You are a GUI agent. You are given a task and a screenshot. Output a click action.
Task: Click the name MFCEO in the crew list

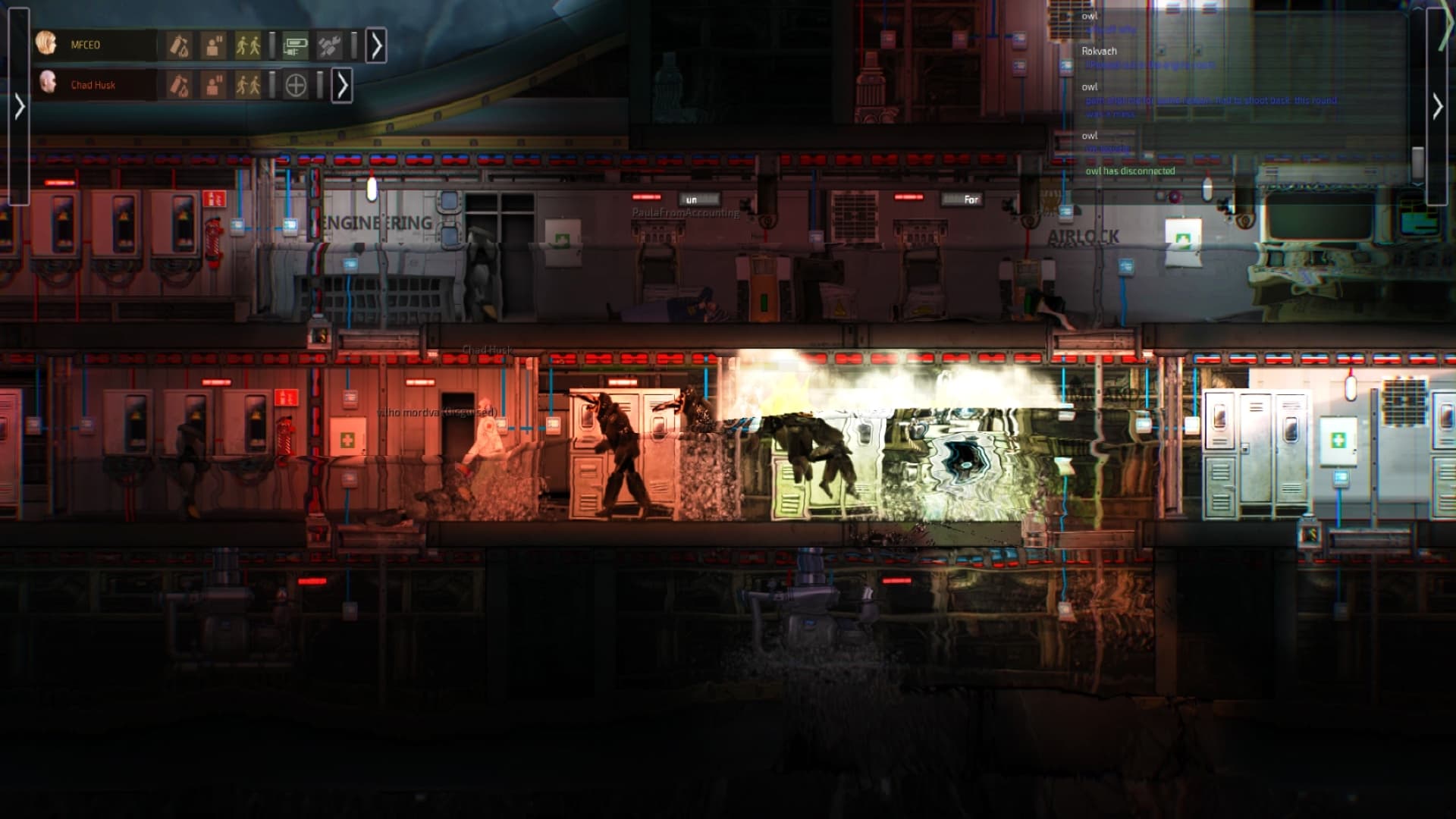tap(86, 45)
